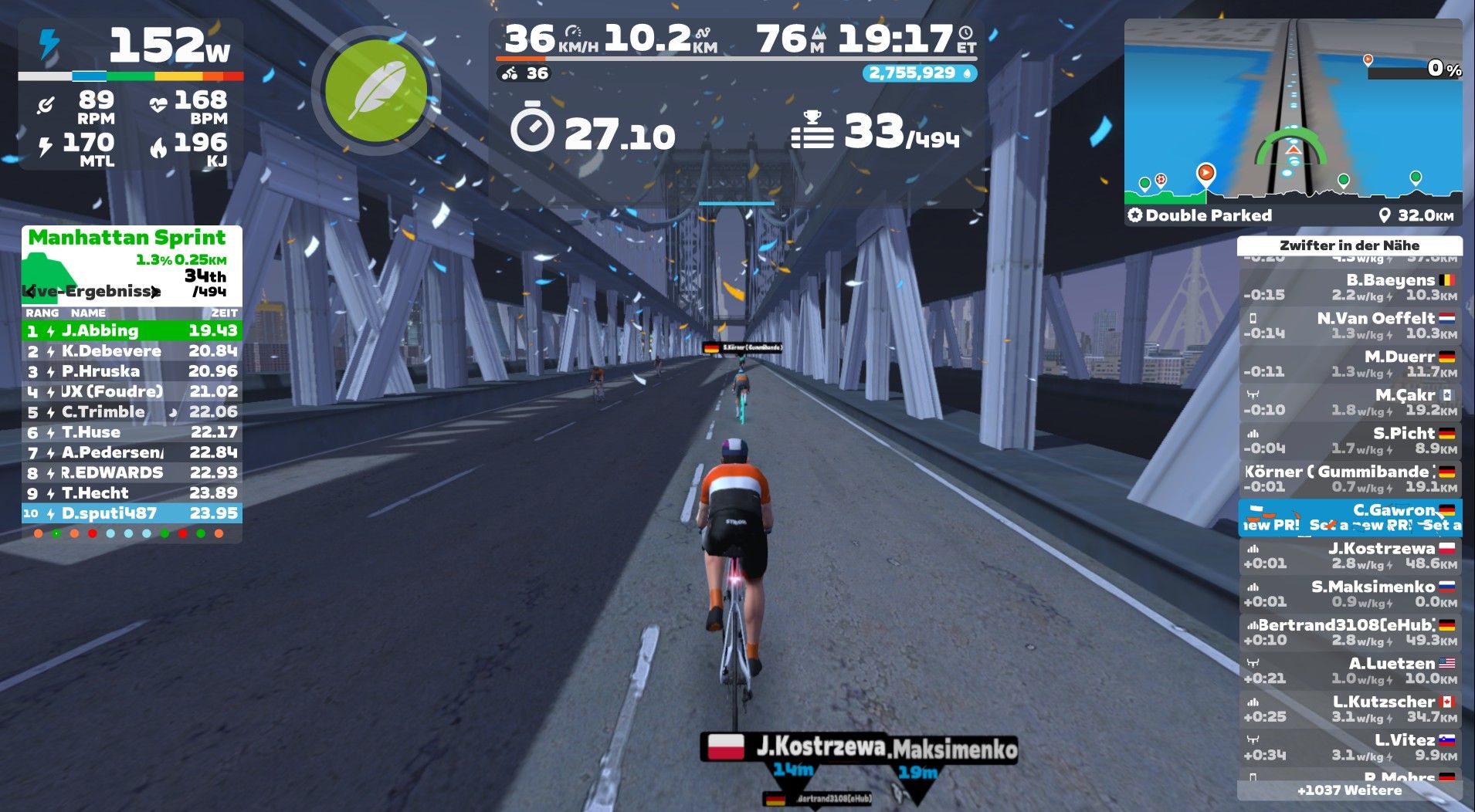Show the Double Parked route elevation profile
Screen dimensions: 1475x812
click(1293, 187)
